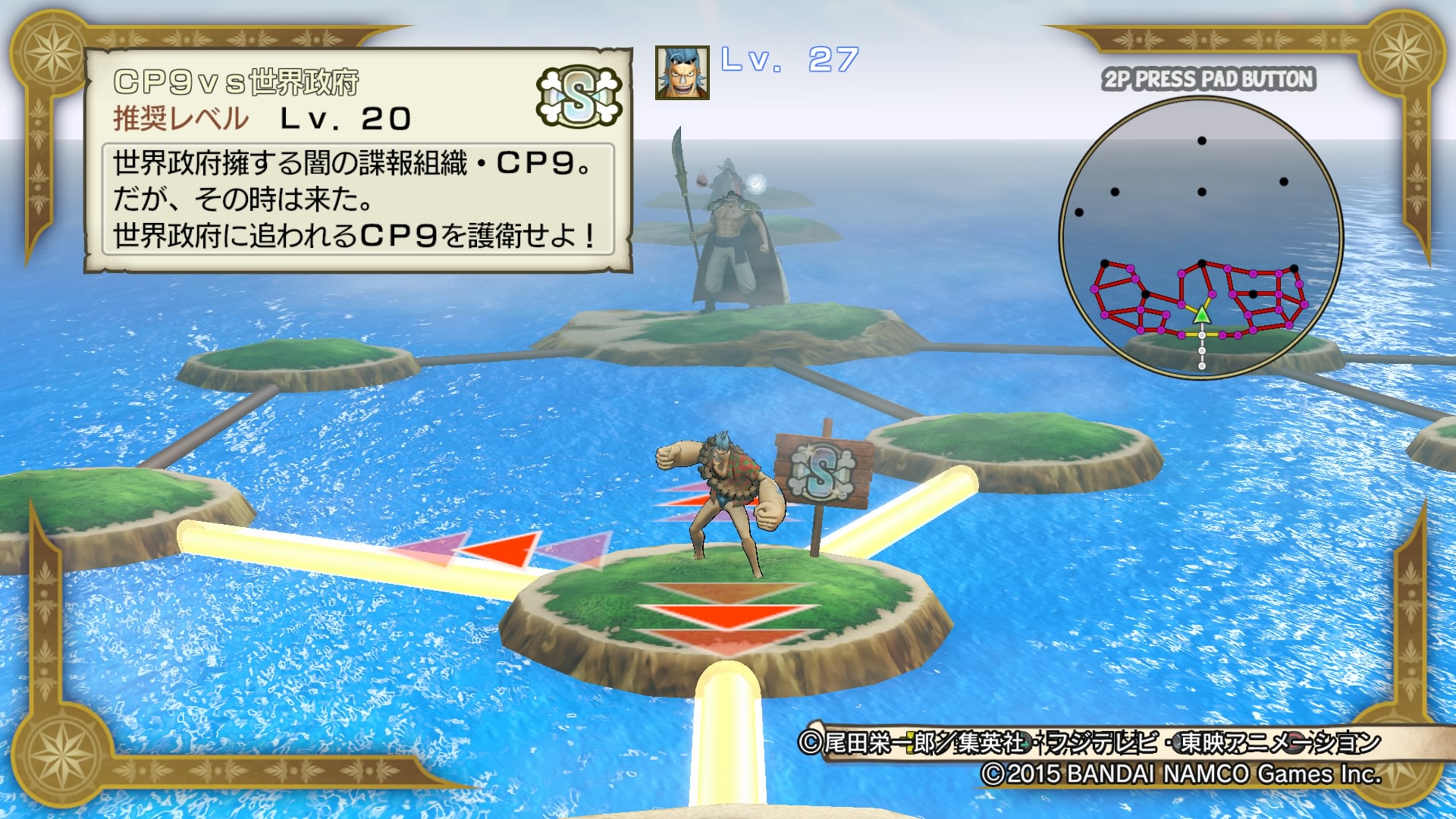
Task: Click the compass rose ornament top-right corner
Action: pos(1404,53)
